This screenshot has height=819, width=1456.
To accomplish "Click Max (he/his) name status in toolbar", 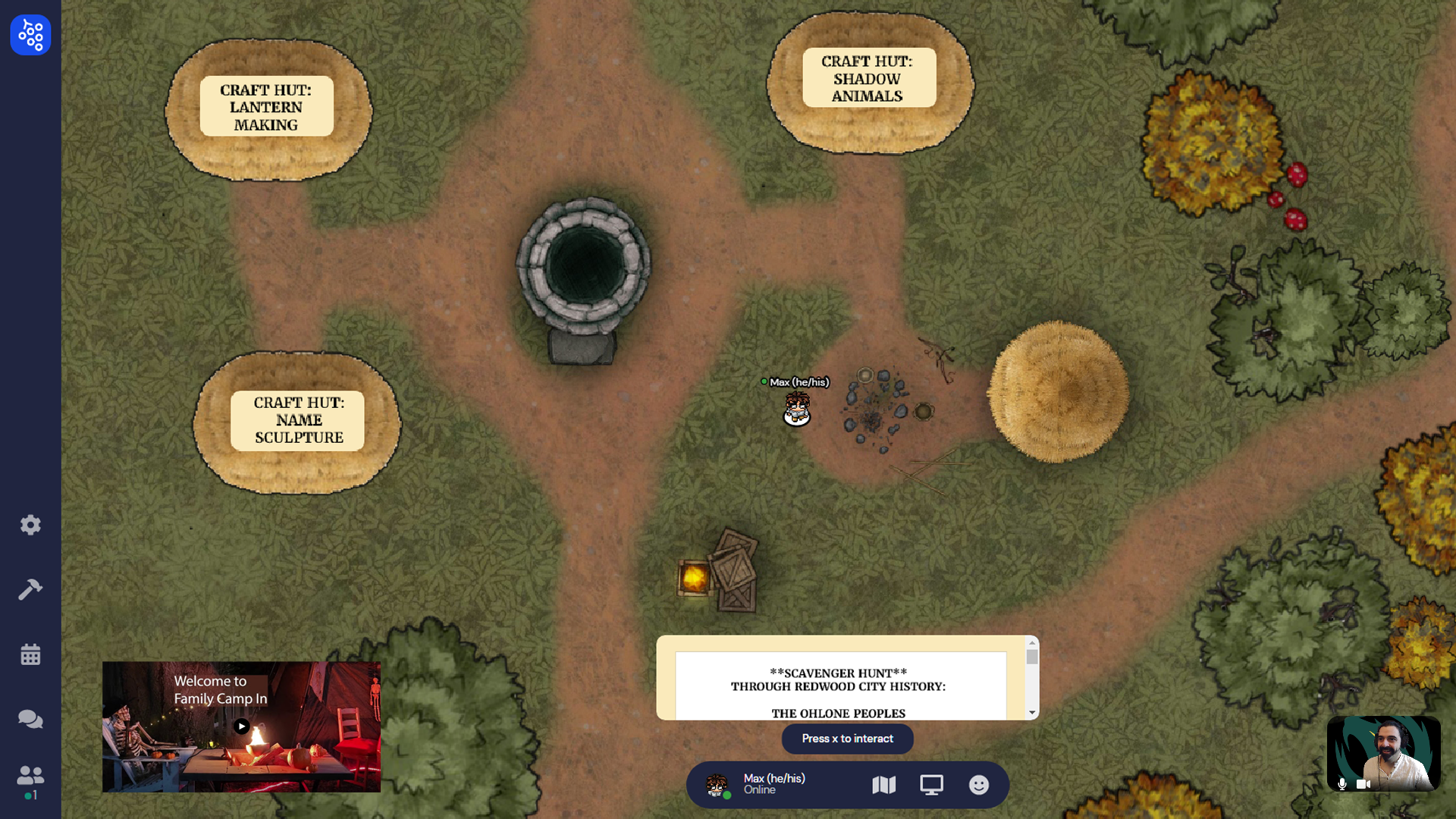I will [773, 784].
